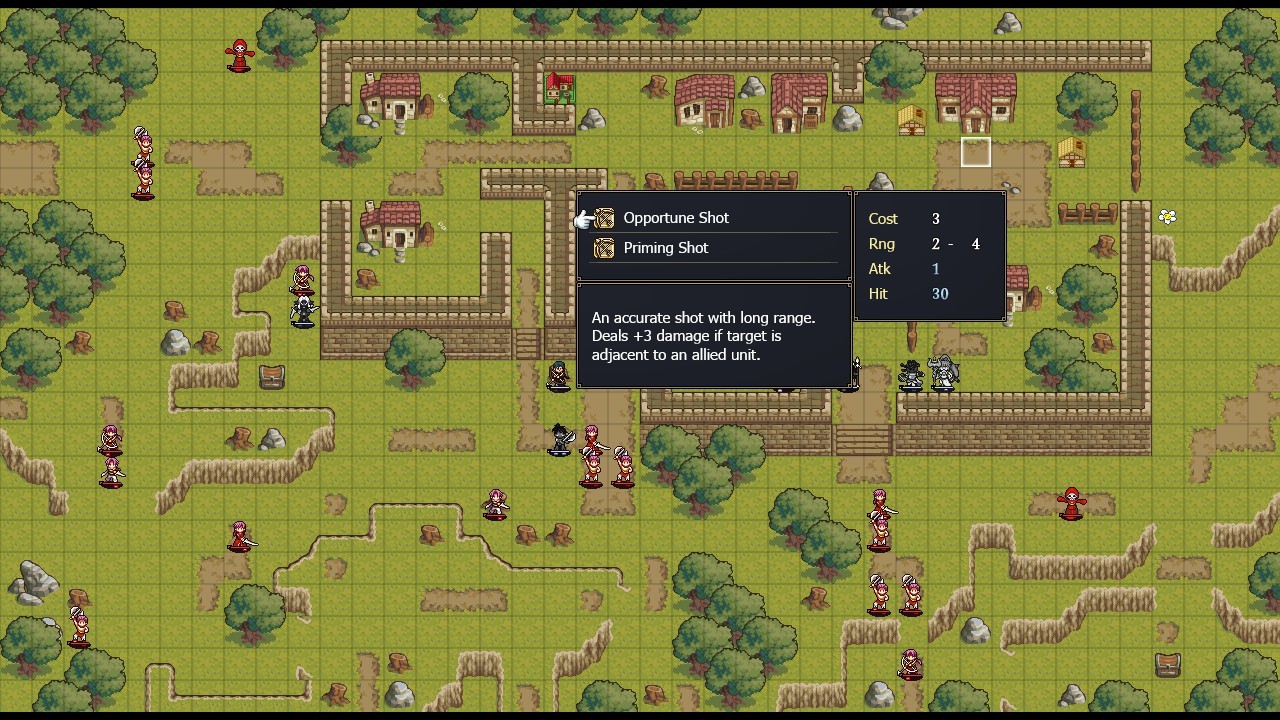Click the Hit value showing 30
The image size is (1280, 720).
click(938, 293)
